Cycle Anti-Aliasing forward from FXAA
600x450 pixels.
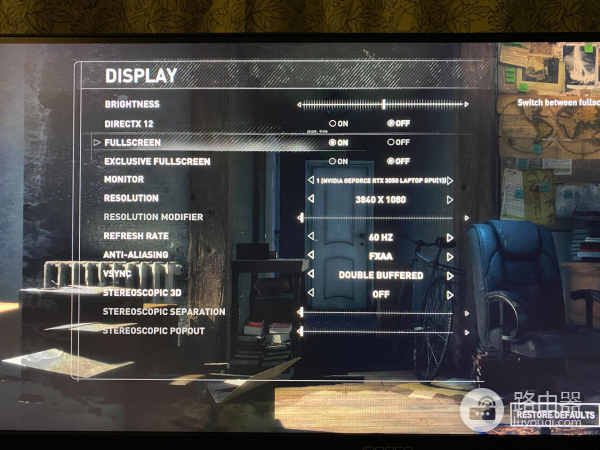click(x=451, y=256)
